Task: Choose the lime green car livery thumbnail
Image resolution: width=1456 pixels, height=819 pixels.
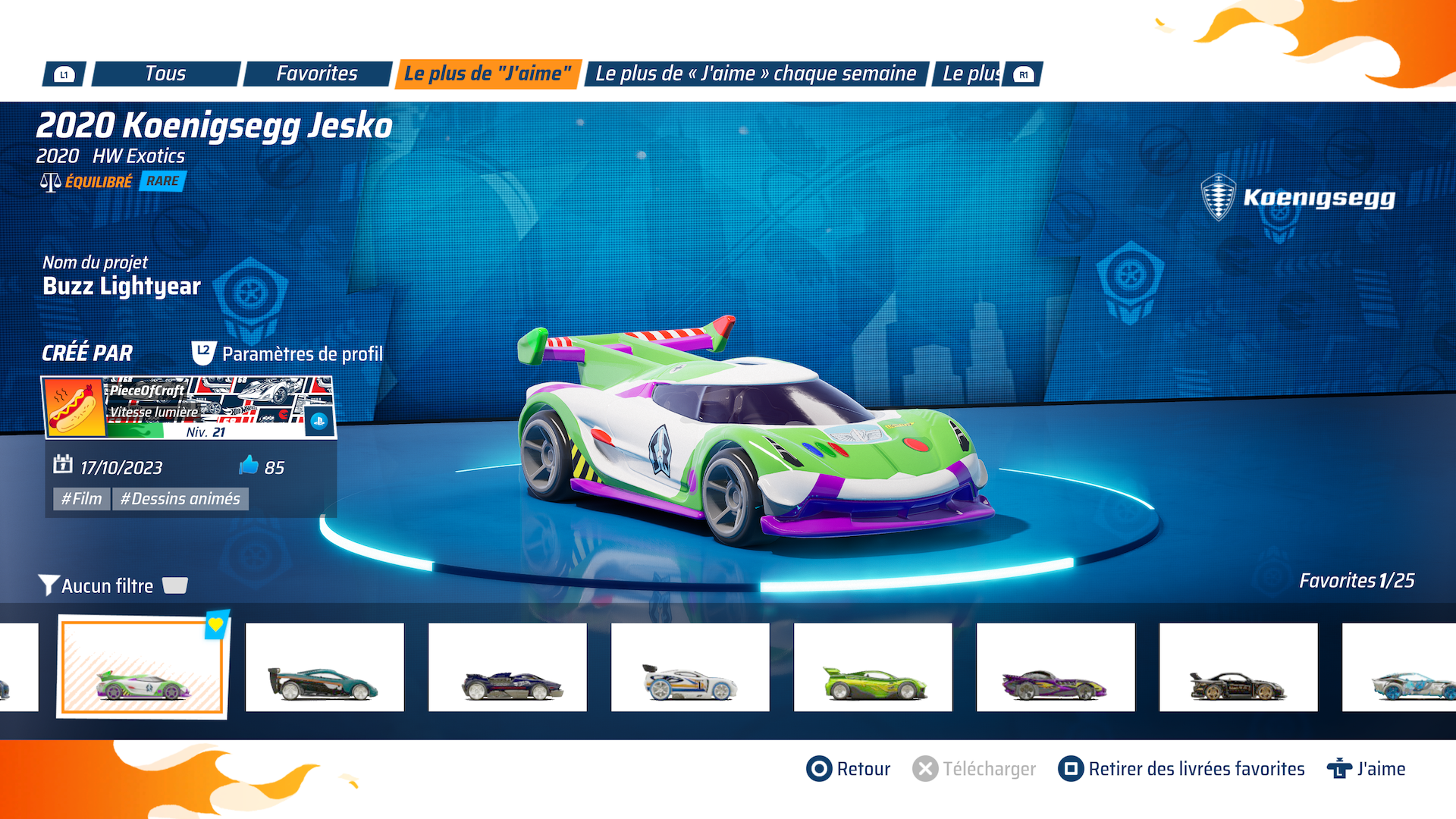Action: tap(873, 667)
